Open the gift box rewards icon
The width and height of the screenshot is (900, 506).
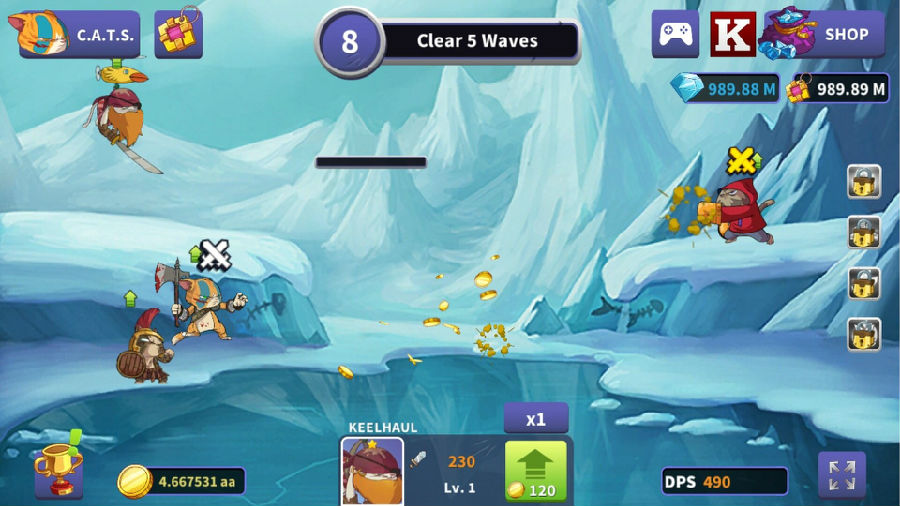(x=179, y=35)
